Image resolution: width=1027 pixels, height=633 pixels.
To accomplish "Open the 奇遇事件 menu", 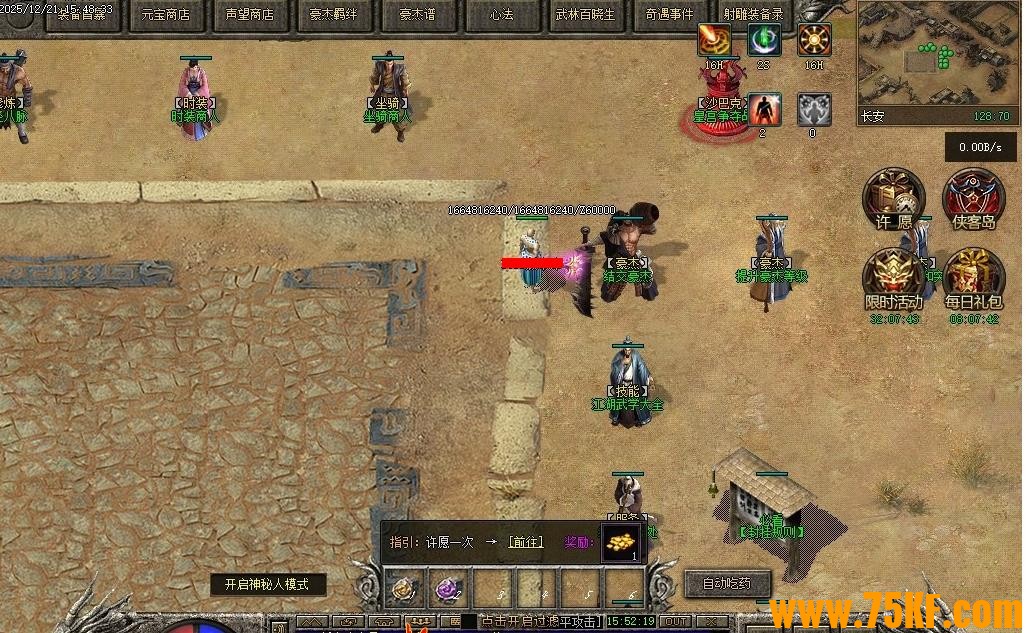I will [670, 15].
